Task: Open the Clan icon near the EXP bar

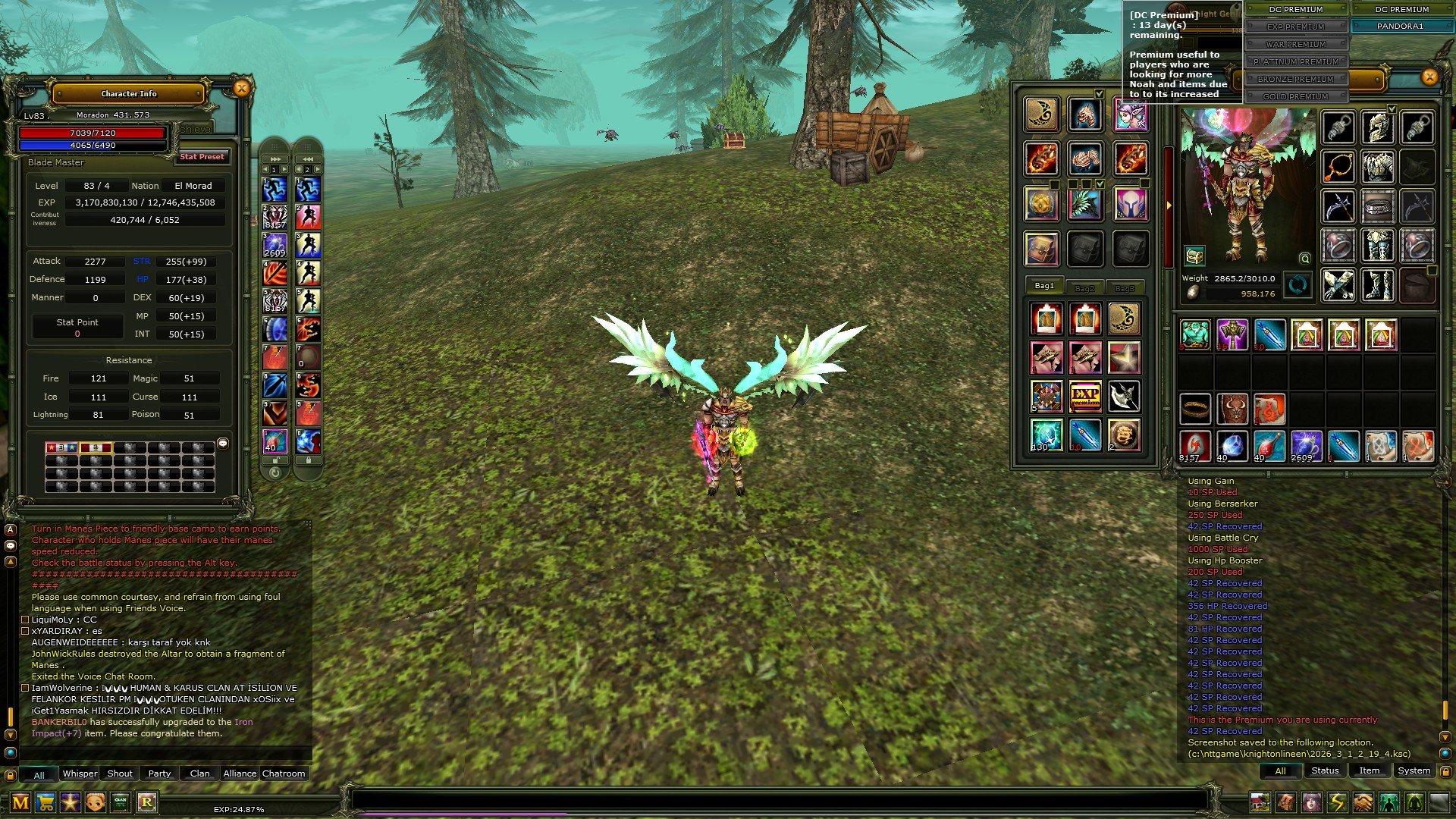Action: pos(121,803)
